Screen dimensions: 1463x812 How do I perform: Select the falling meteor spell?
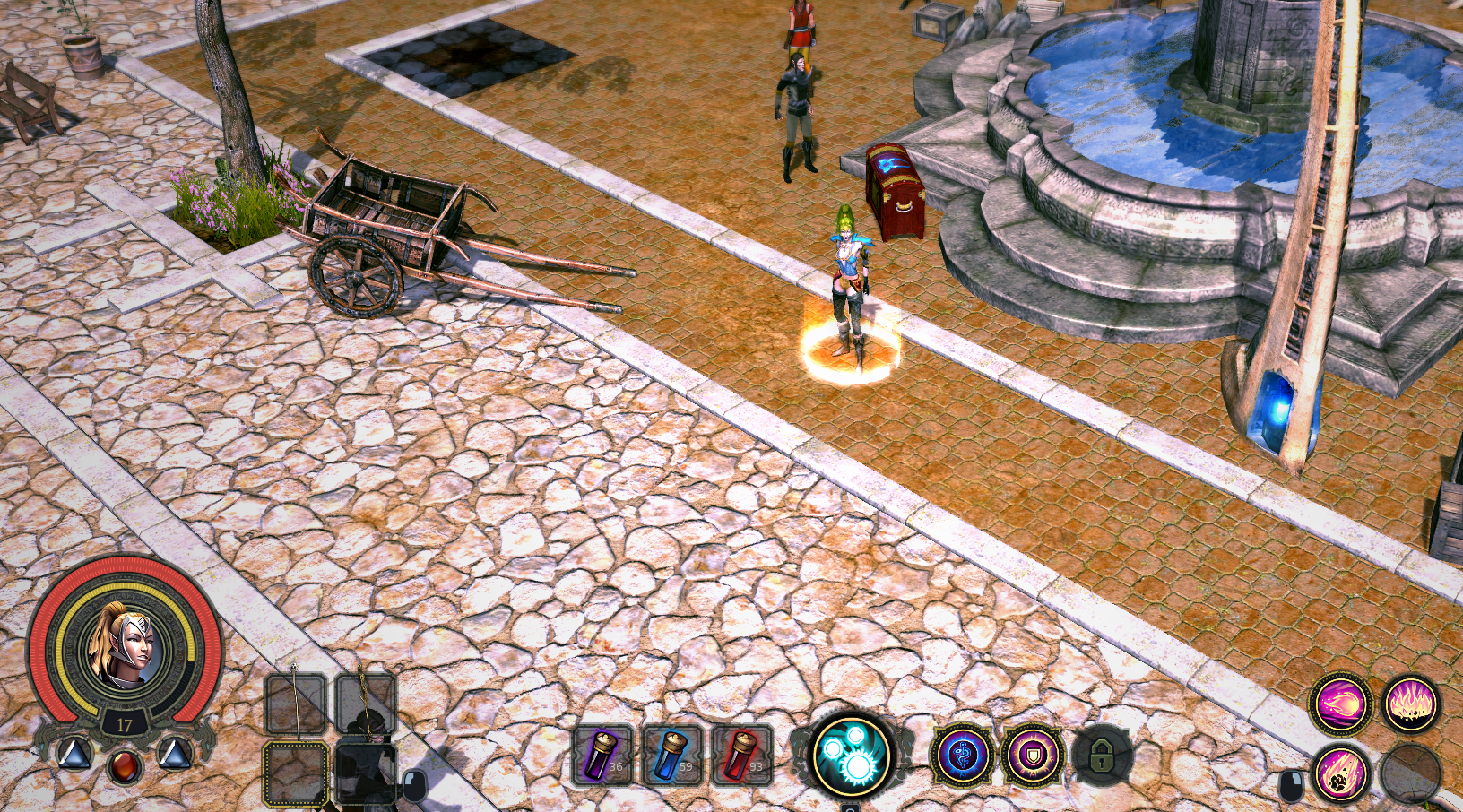point(1340,774)
